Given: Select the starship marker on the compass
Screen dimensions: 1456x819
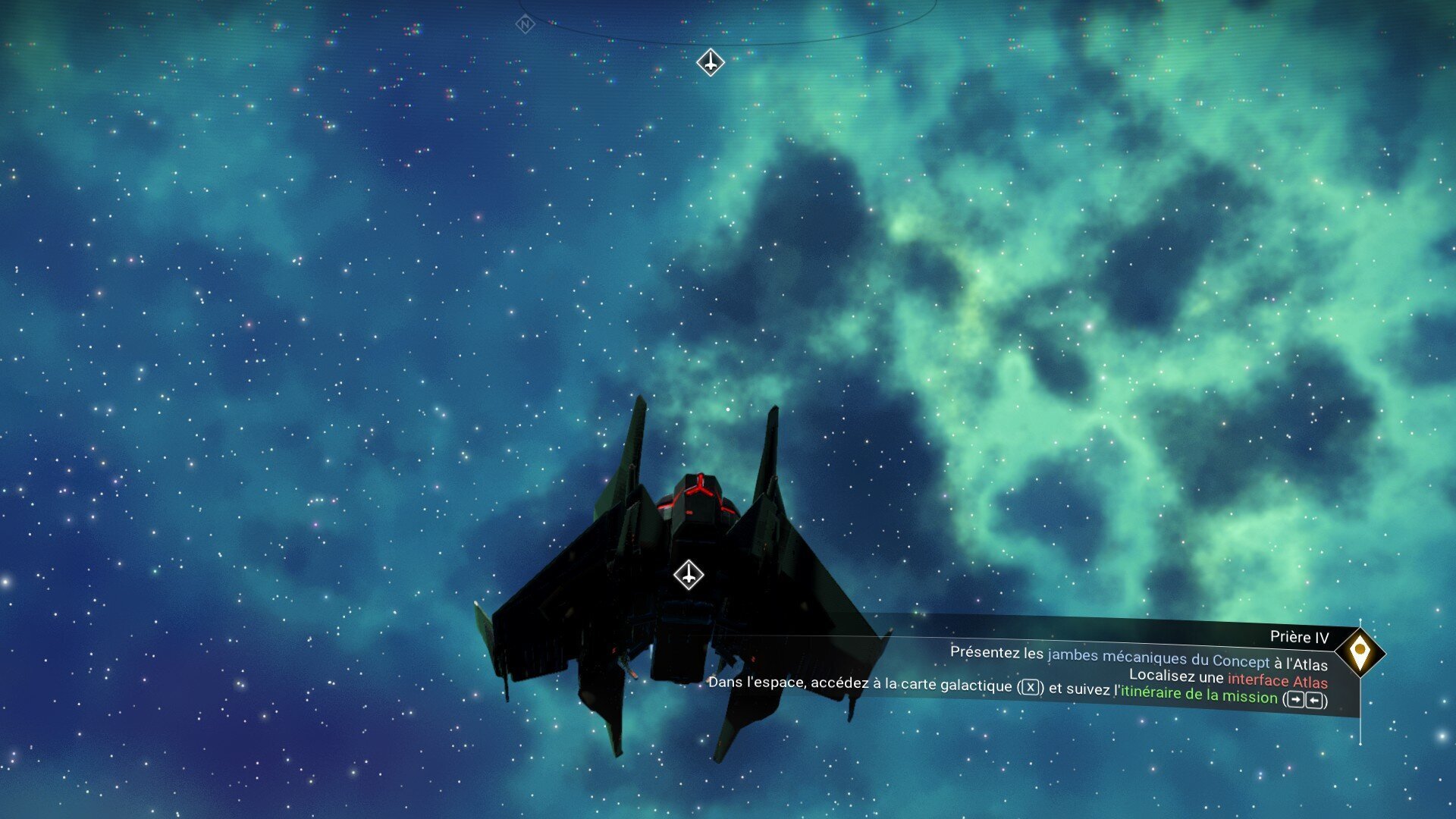Looking at the screenshot, I should click(711, 62).
